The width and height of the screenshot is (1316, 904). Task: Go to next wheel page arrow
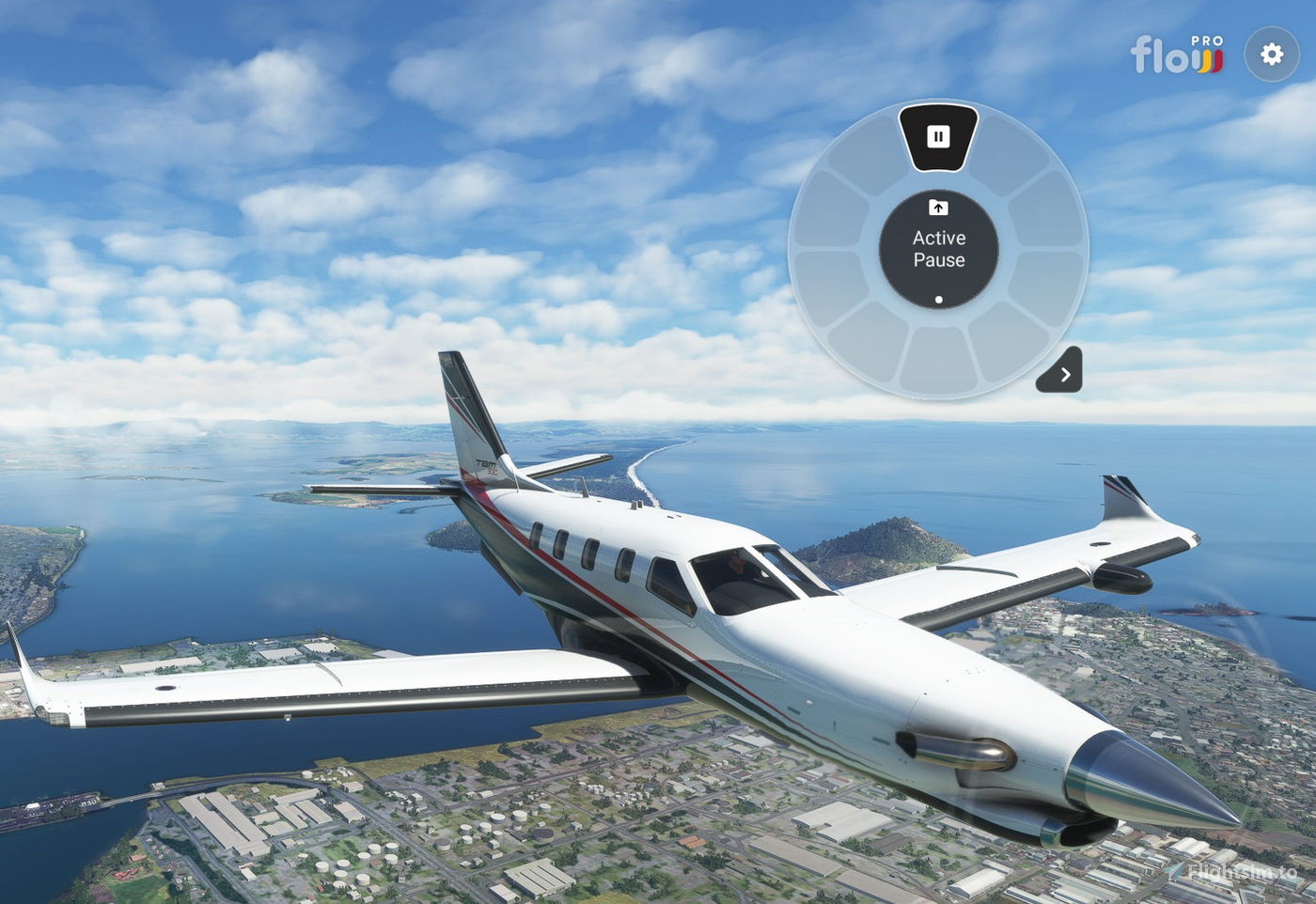[1062, 373]
